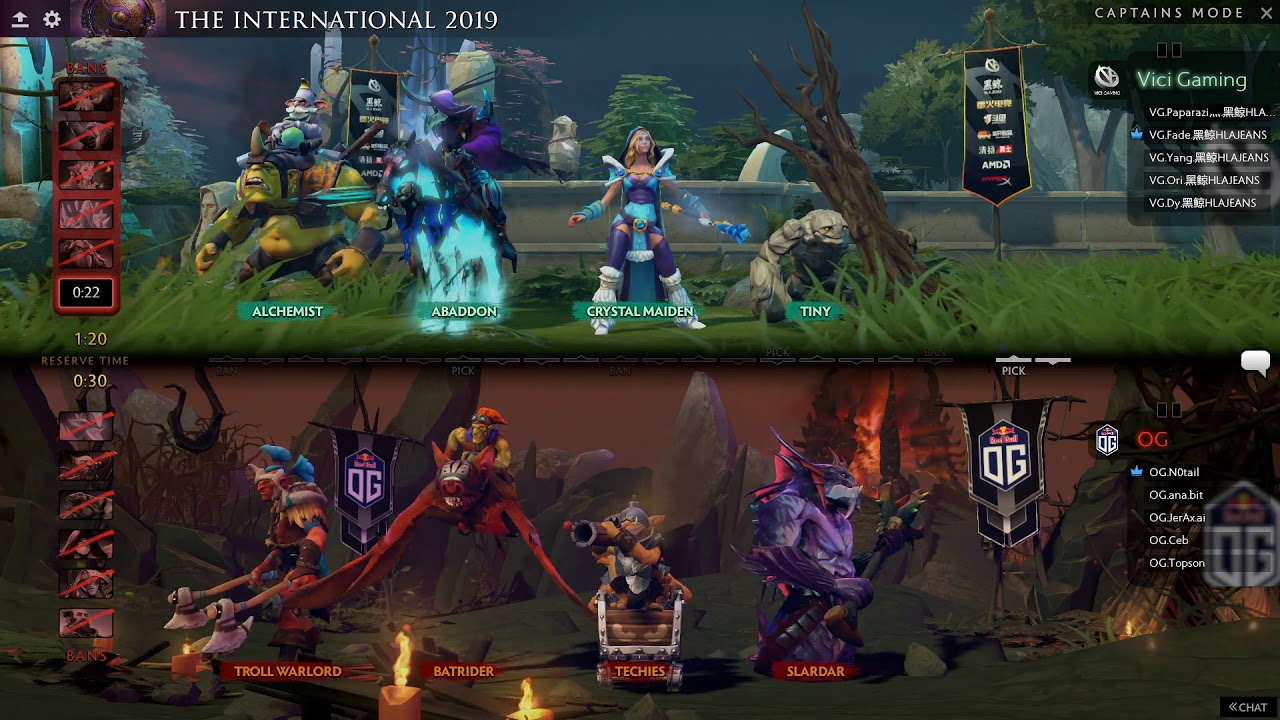Select the Techies hero label

point(639,671)
